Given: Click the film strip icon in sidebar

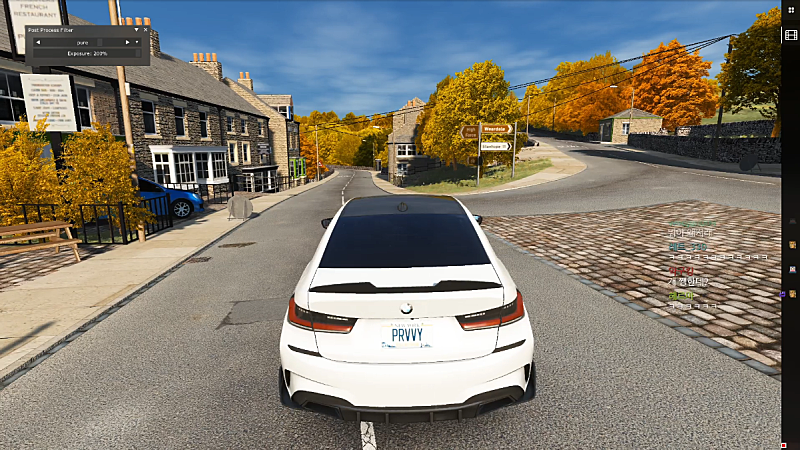Looking at the screenshot, I should [790, 35].
